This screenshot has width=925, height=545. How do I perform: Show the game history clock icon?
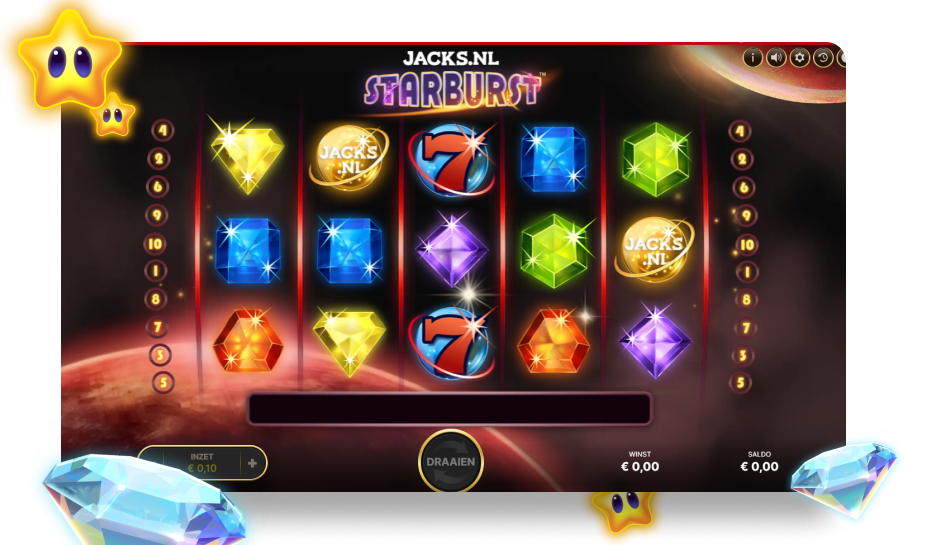(823, 57)
